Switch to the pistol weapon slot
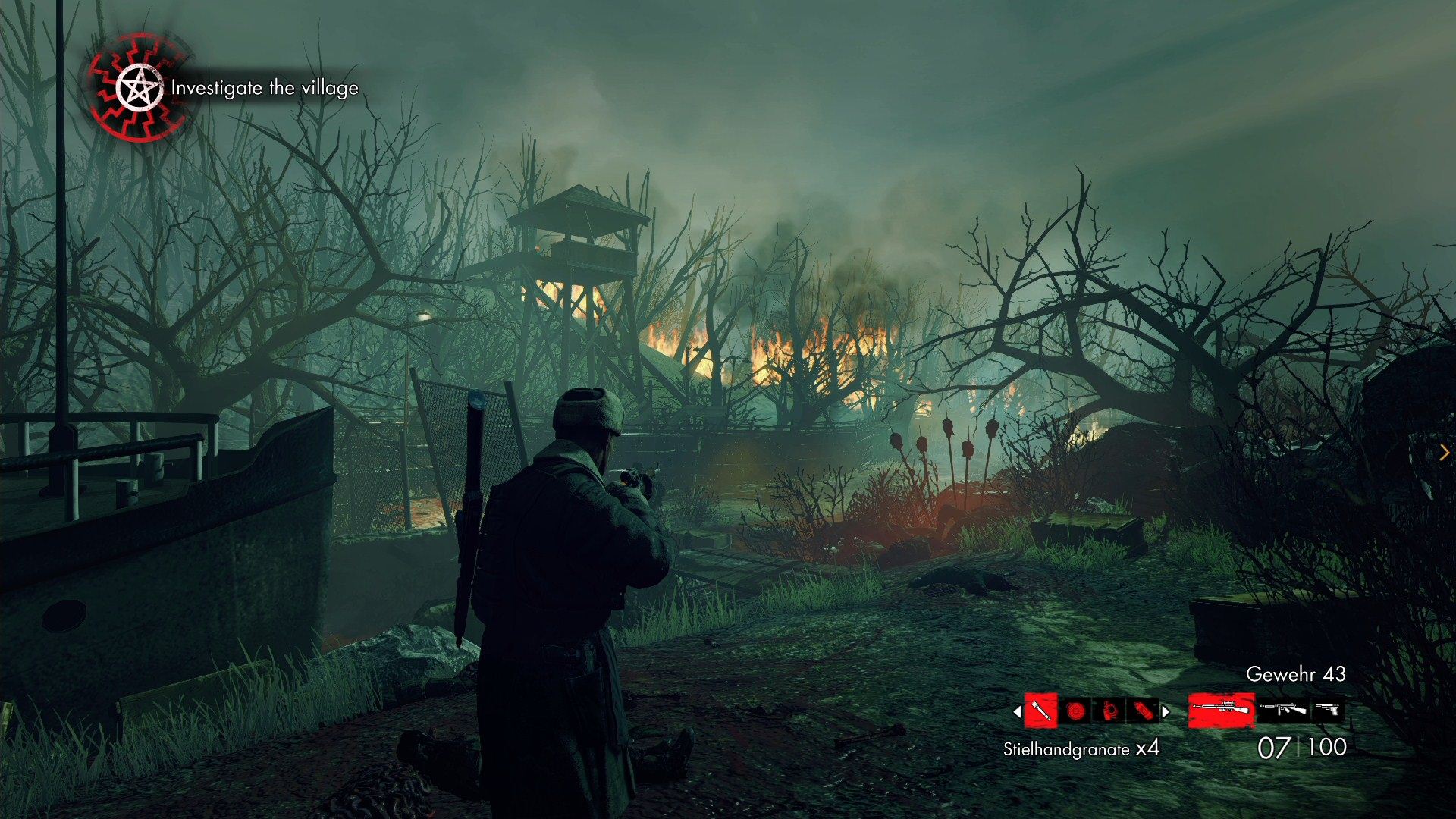The image size is (1456, 819). [1328, 711]
